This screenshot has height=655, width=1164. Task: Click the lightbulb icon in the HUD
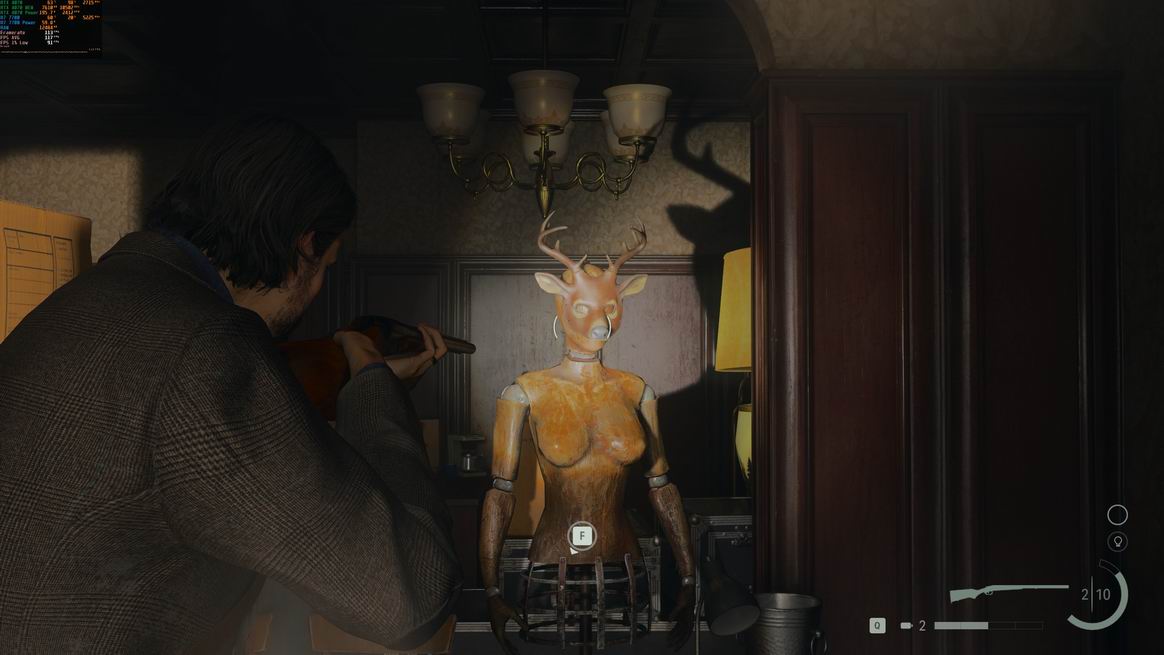(x=1117, y=542)
